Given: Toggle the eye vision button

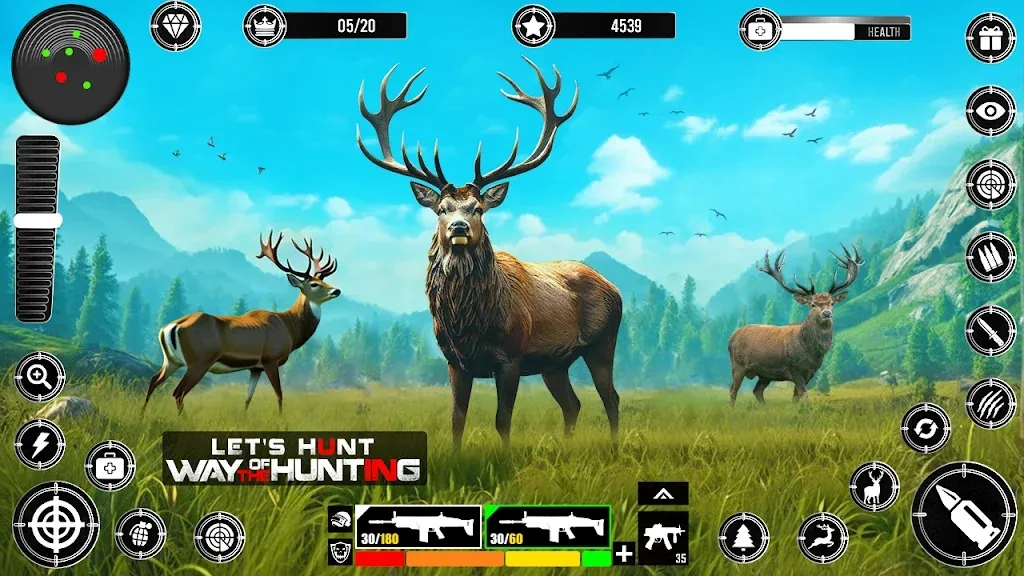Looking at the screenshot, I should (990, 111).
